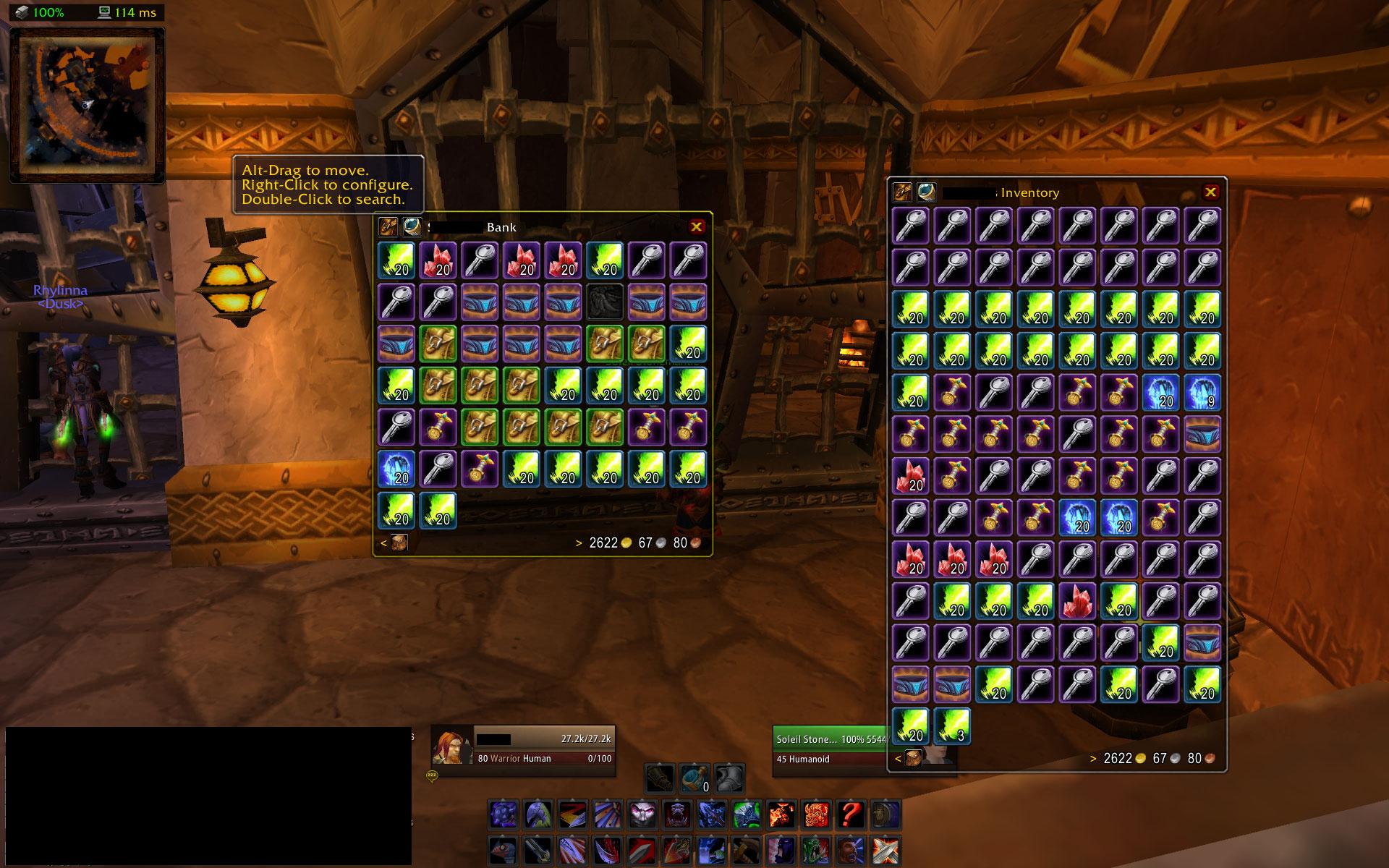
Task: Click the minimap
Action: pyautogui.click(x=87, y=105)
